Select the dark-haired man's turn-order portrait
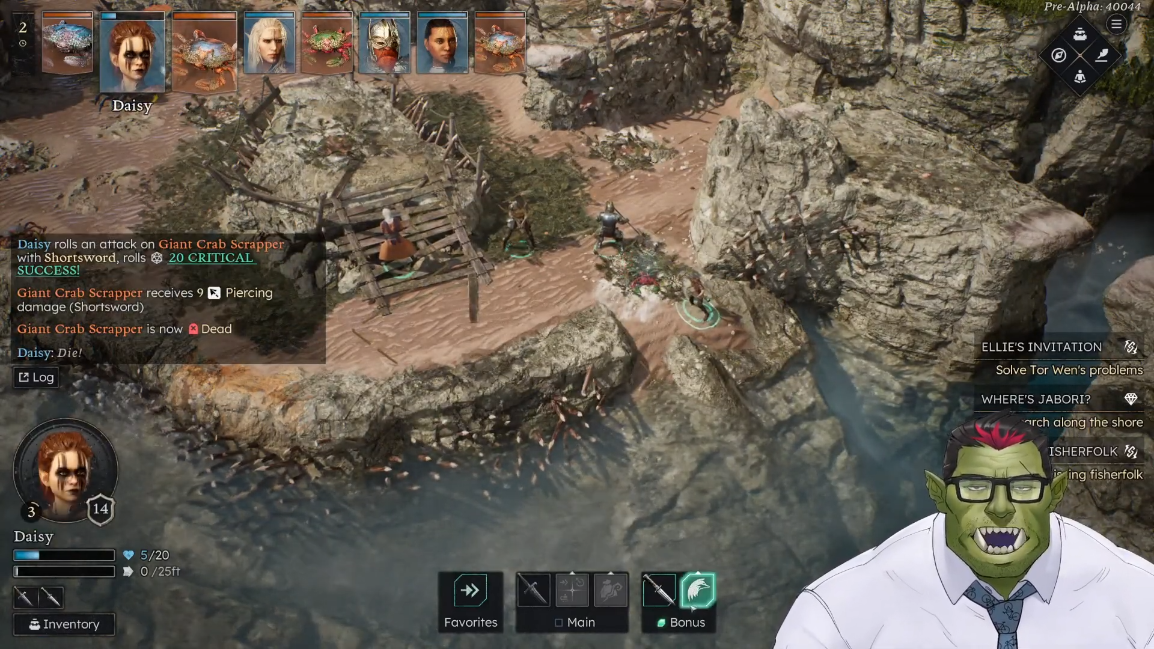 coord(443,43)
